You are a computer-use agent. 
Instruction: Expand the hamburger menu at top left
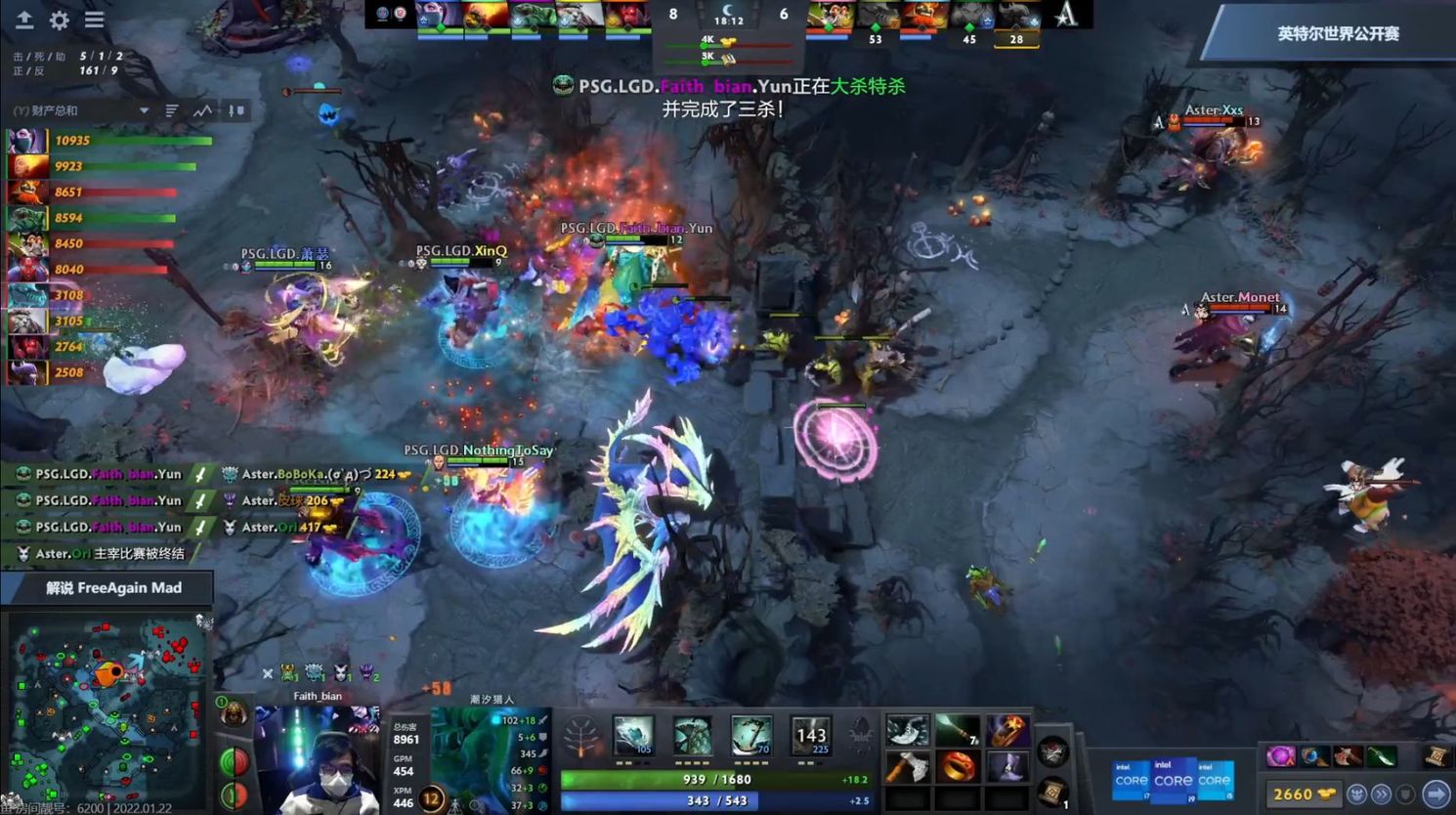94,20
